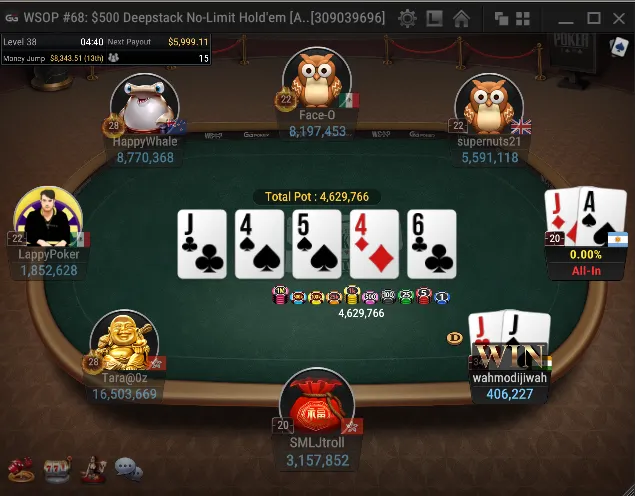635x496 pixels.
Task: Open the dealer girl icon
Action: coord(93,468)
